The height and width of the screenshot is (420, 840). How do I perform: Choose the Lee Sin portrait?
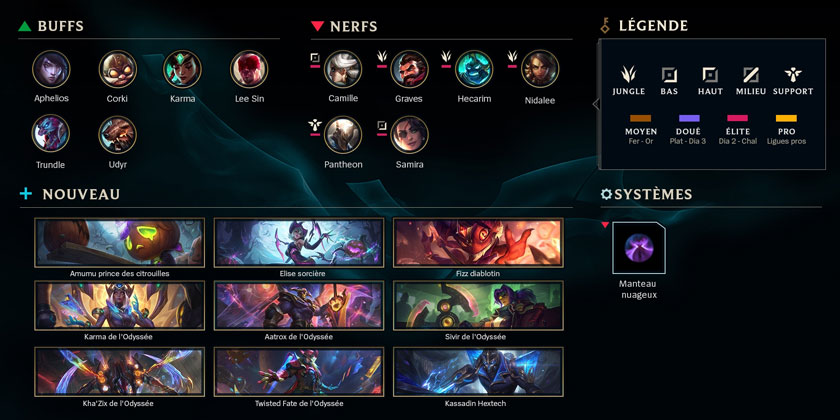pos(249,69)
